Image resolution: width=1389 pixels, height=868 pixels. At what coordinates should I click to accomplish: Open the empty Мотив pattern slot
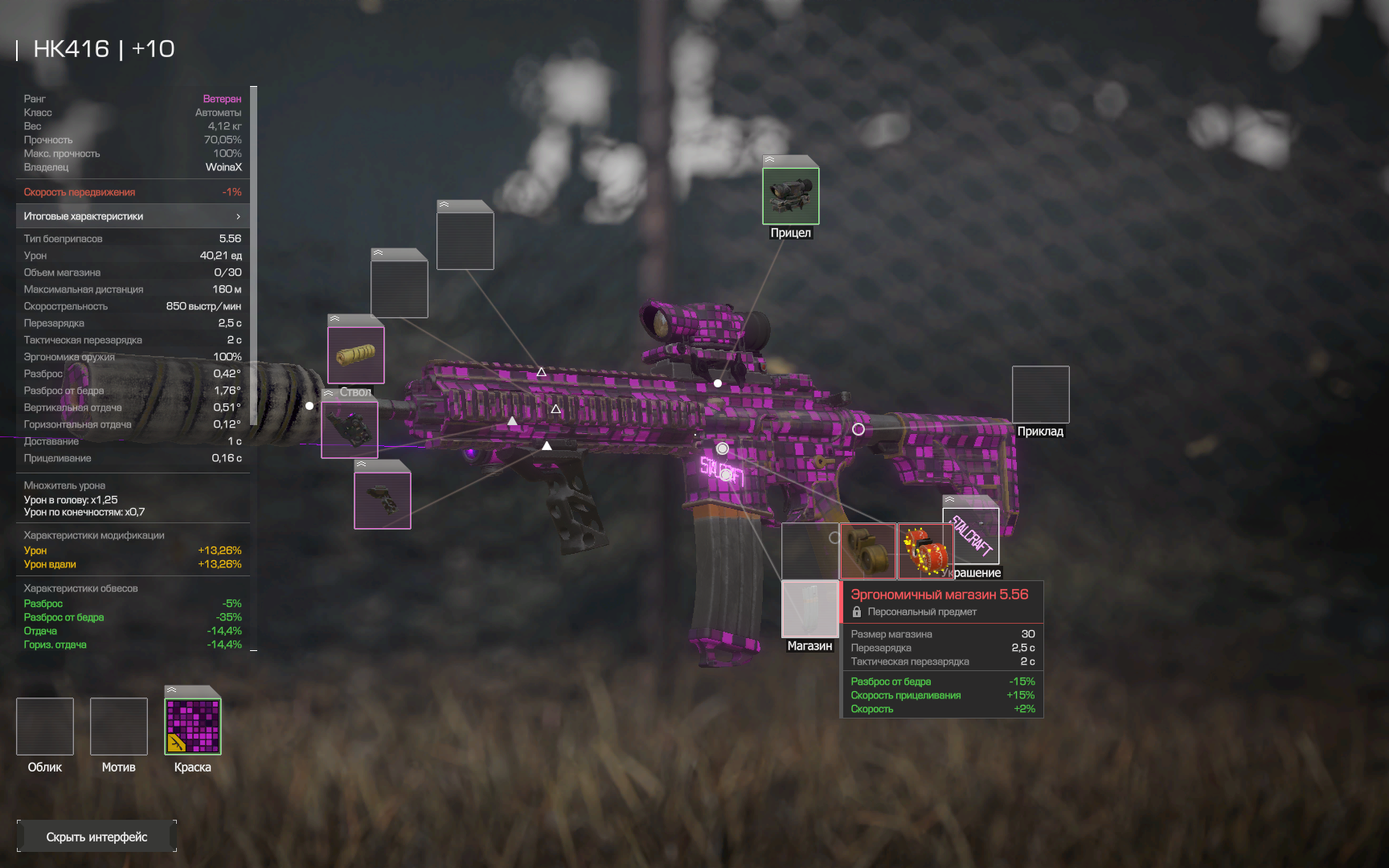click(119, 727)
